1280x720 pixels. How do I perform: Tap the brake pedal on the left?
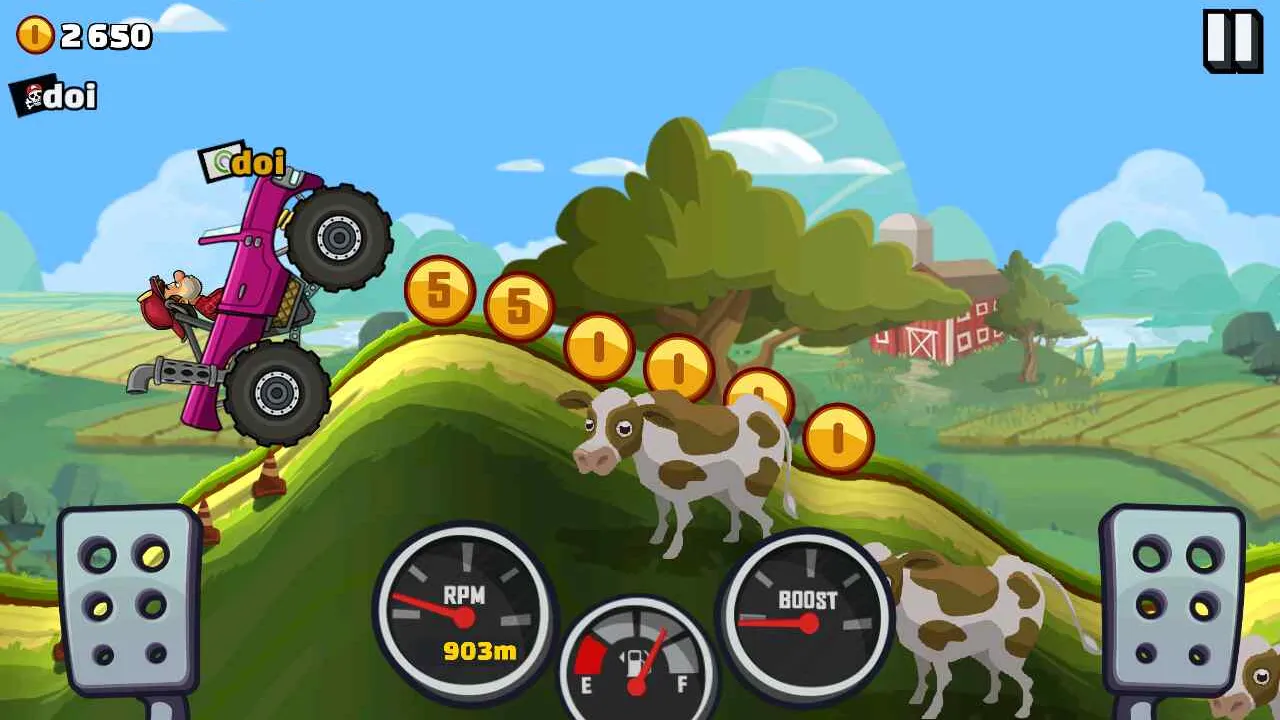(x=127, y=600)
